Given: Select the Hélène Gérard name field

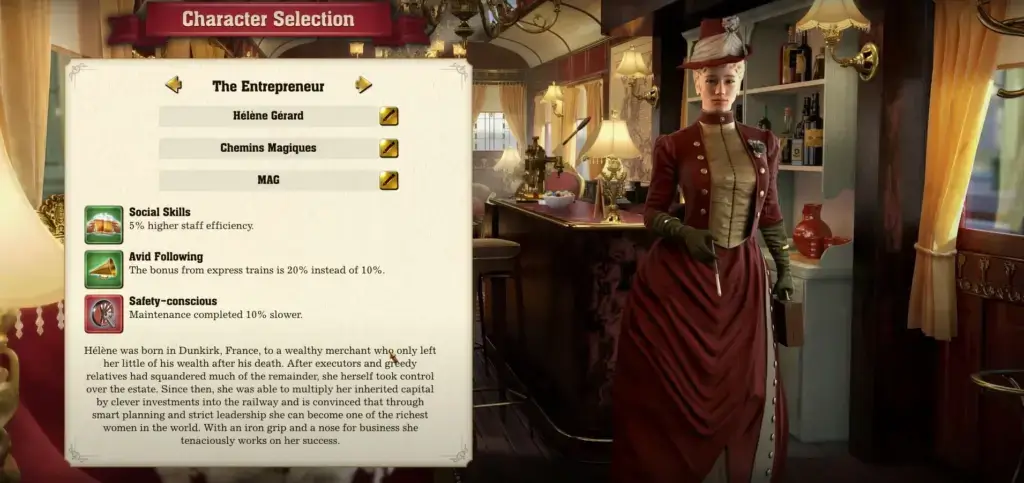Looking at the screenshot, I should [x=268, y=116].
